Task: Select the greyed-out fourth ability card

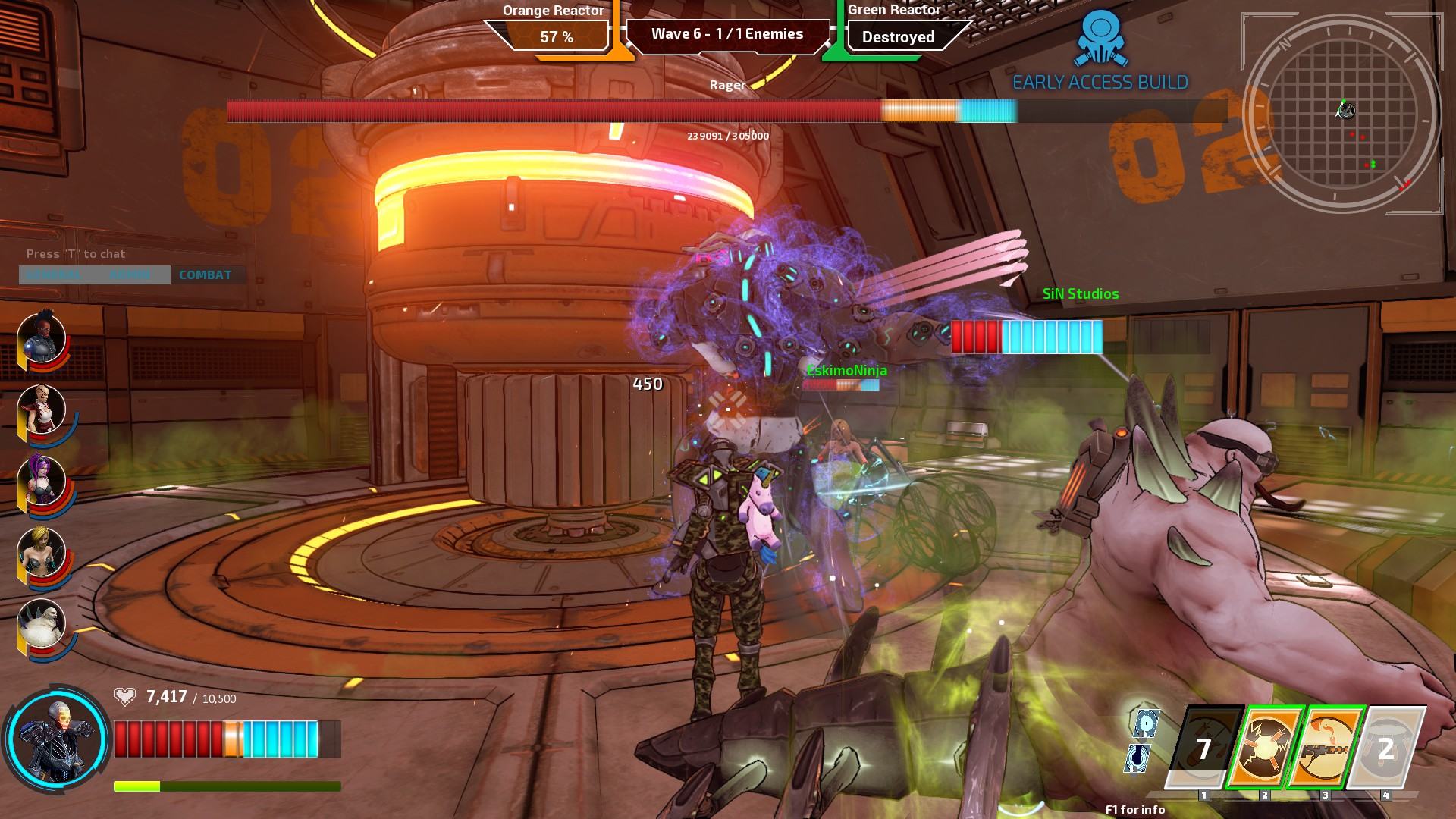Action: 1386,748
